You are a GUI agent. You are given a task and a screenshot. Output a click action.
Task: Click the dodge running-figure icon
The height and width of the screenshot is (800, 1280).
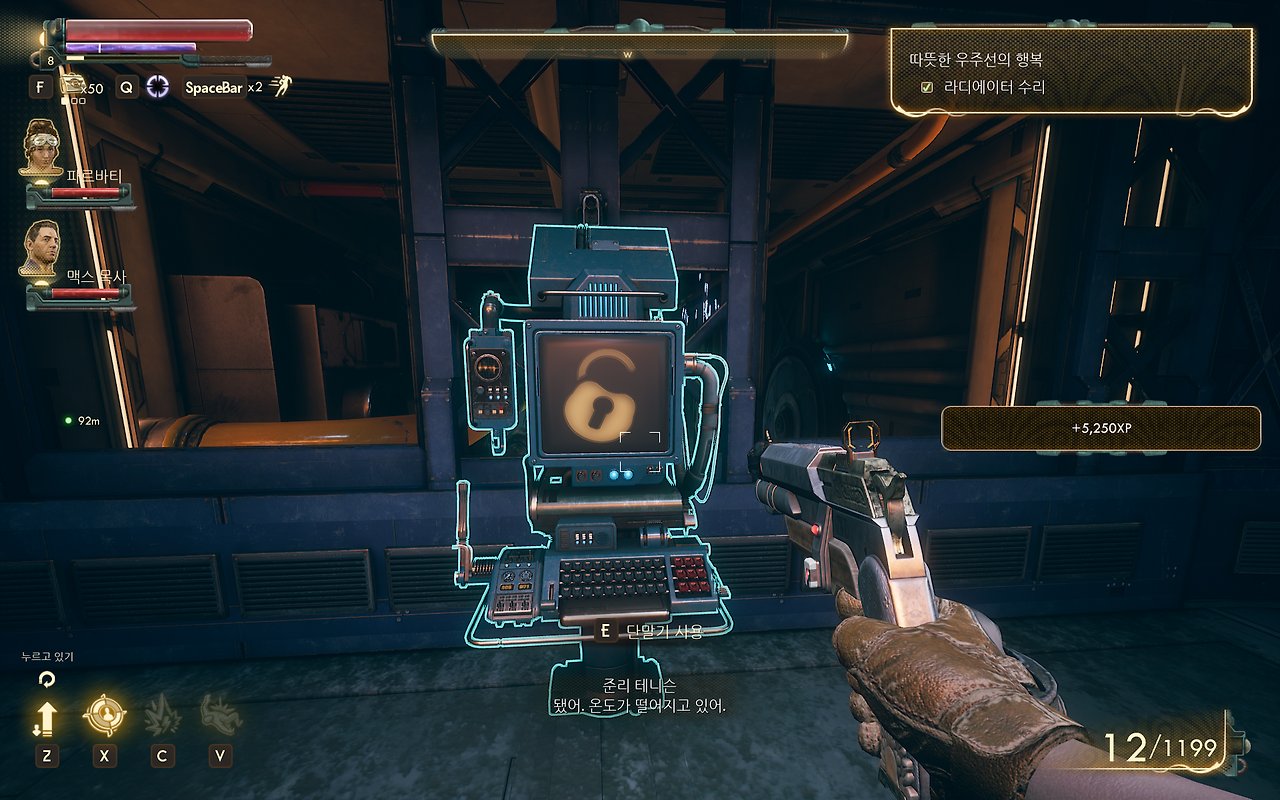[280, 87]
